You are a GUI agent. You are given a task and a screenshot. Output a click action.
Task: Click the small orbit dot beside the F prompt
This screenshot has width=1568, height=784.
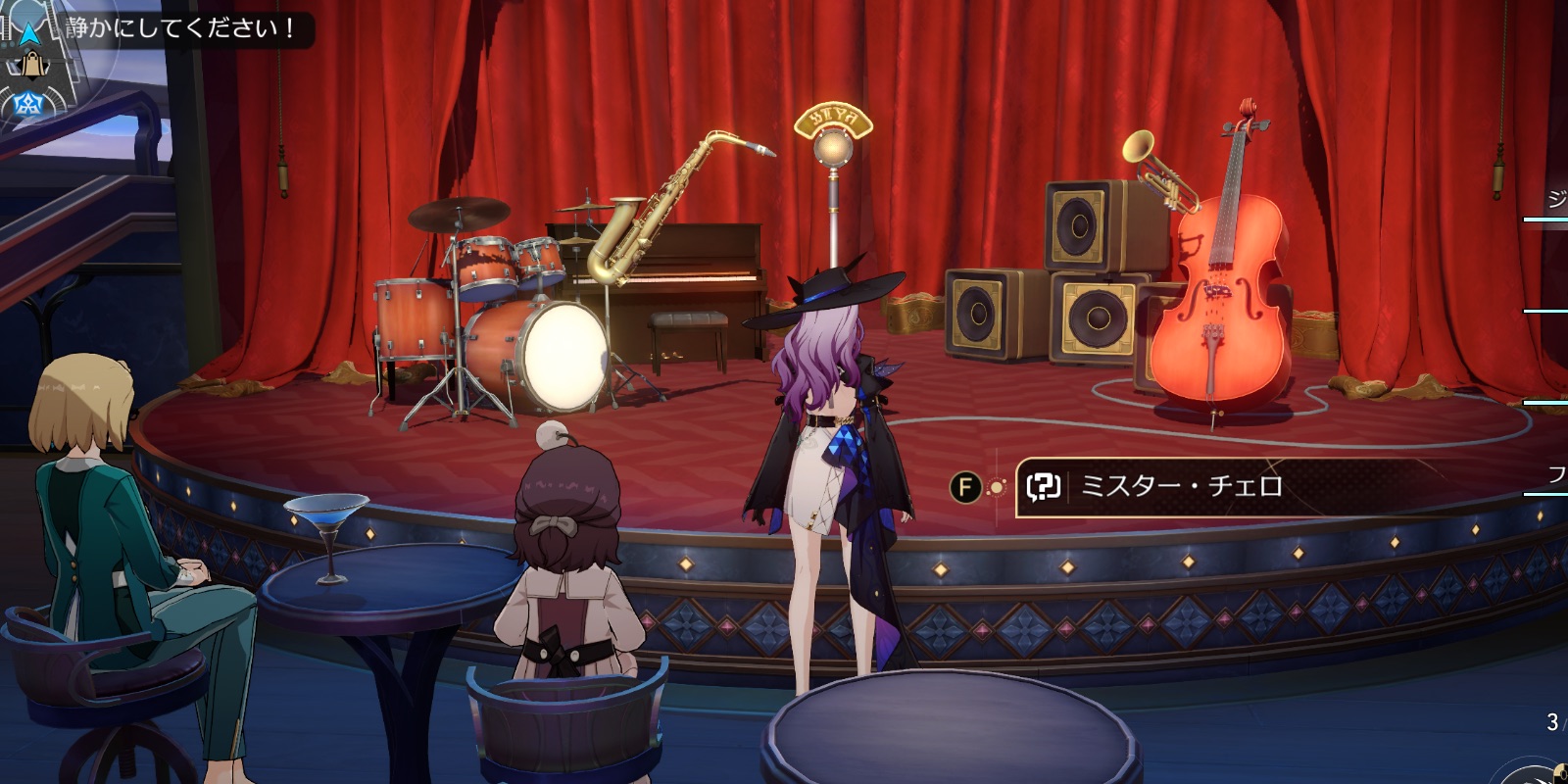click(x=995, y=486)
